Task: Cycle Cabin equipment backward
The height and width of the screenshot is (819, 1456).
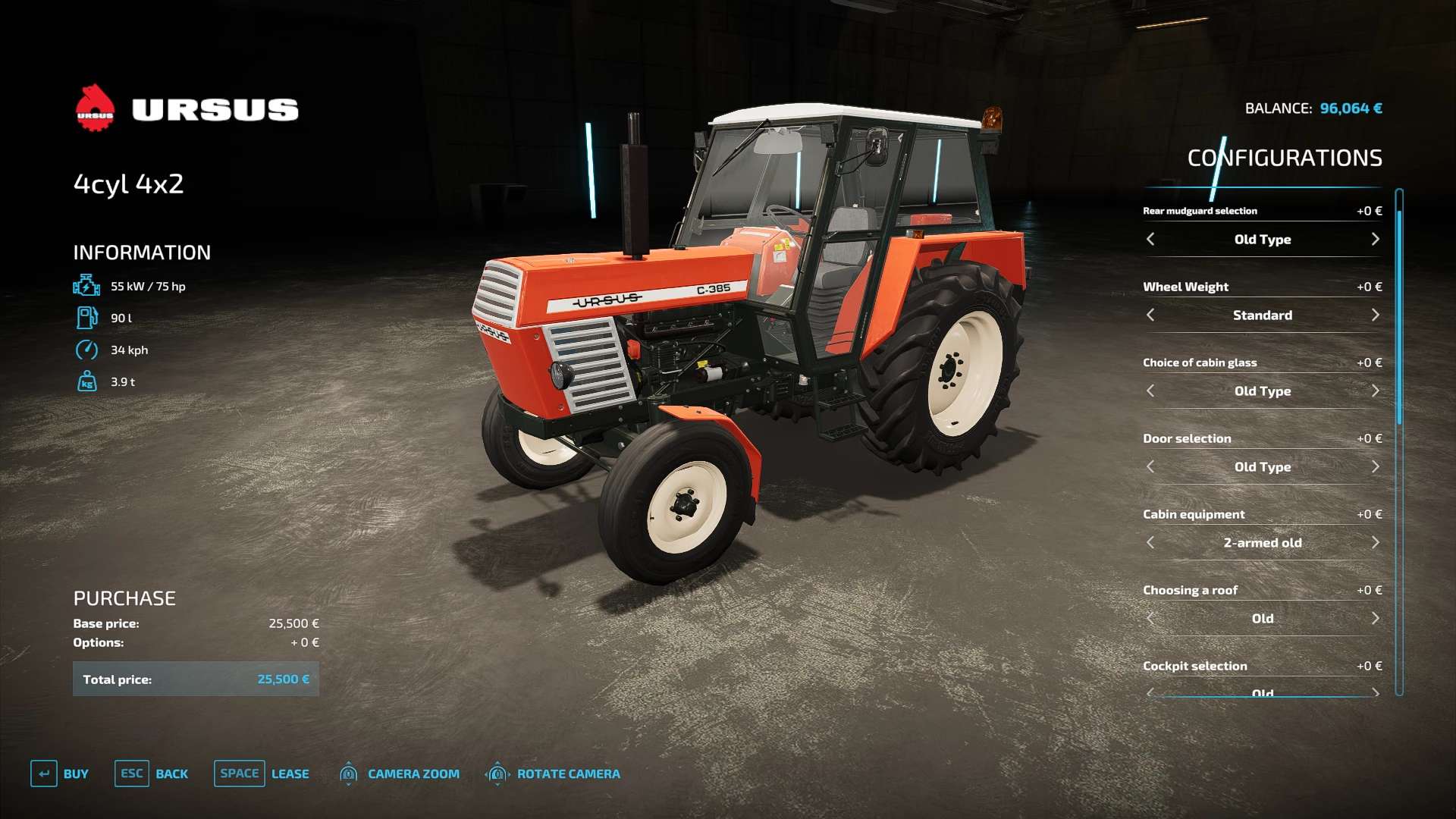Action: (1150, 543)
